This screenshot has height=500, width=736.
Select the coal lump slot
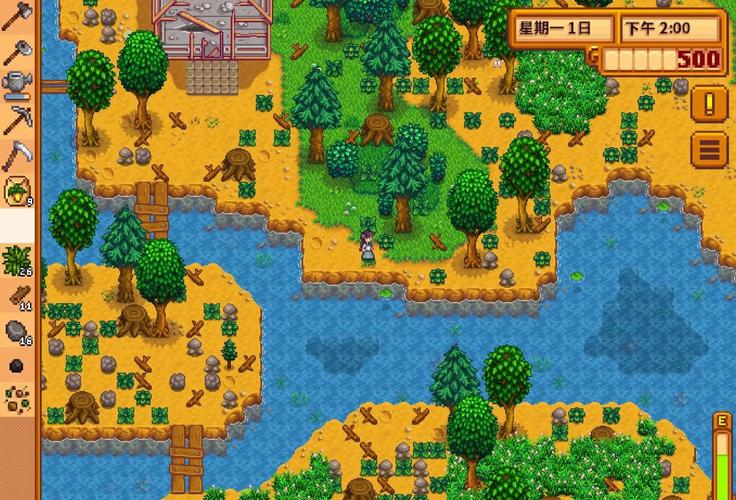click(x=17, y=366)
